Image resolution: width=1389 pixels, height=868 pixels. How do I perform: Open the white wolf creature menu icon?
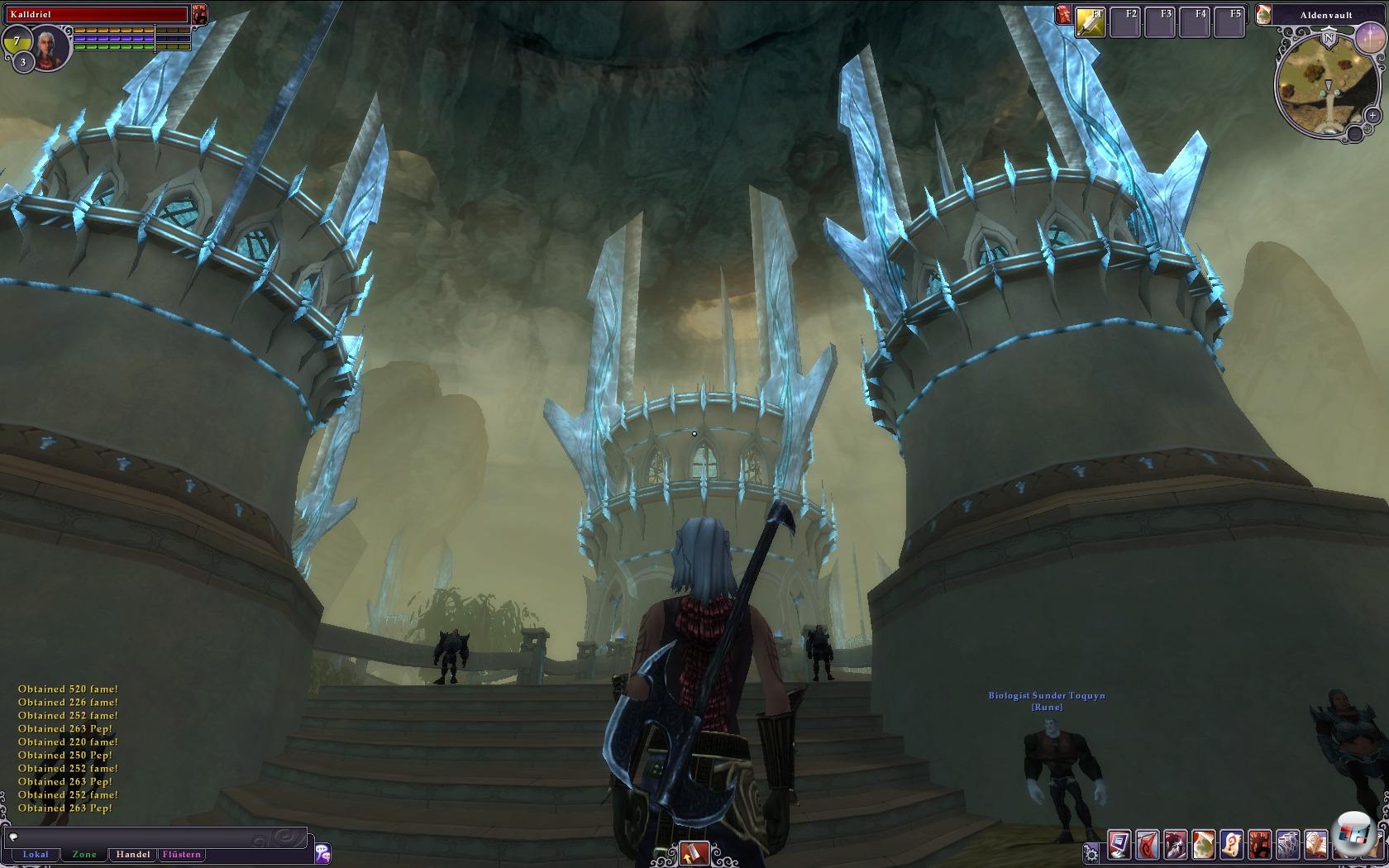(x=1175, y=843)
